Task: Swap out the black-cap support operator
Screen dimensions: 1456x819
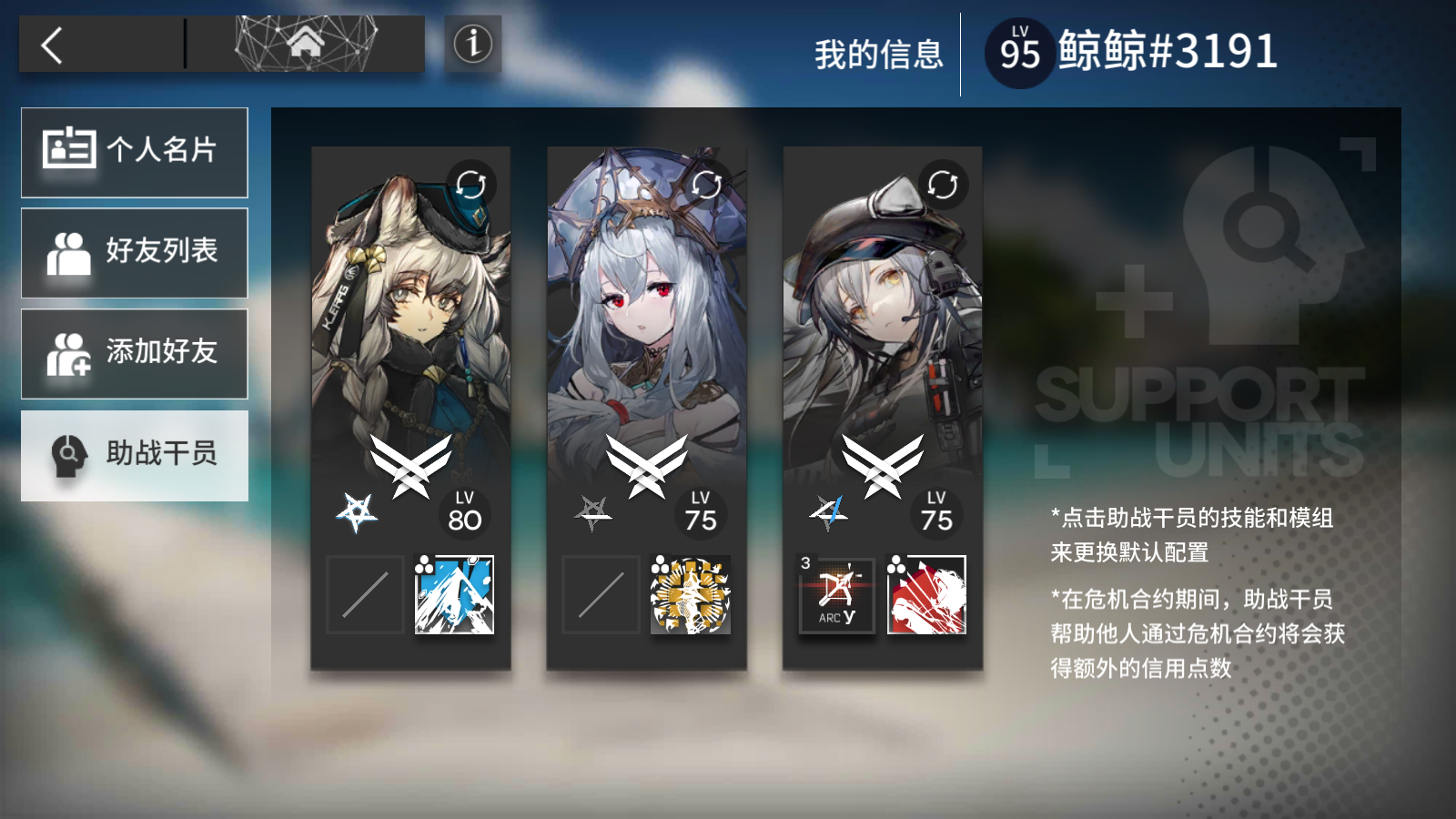Action: [x=943, y=185]
